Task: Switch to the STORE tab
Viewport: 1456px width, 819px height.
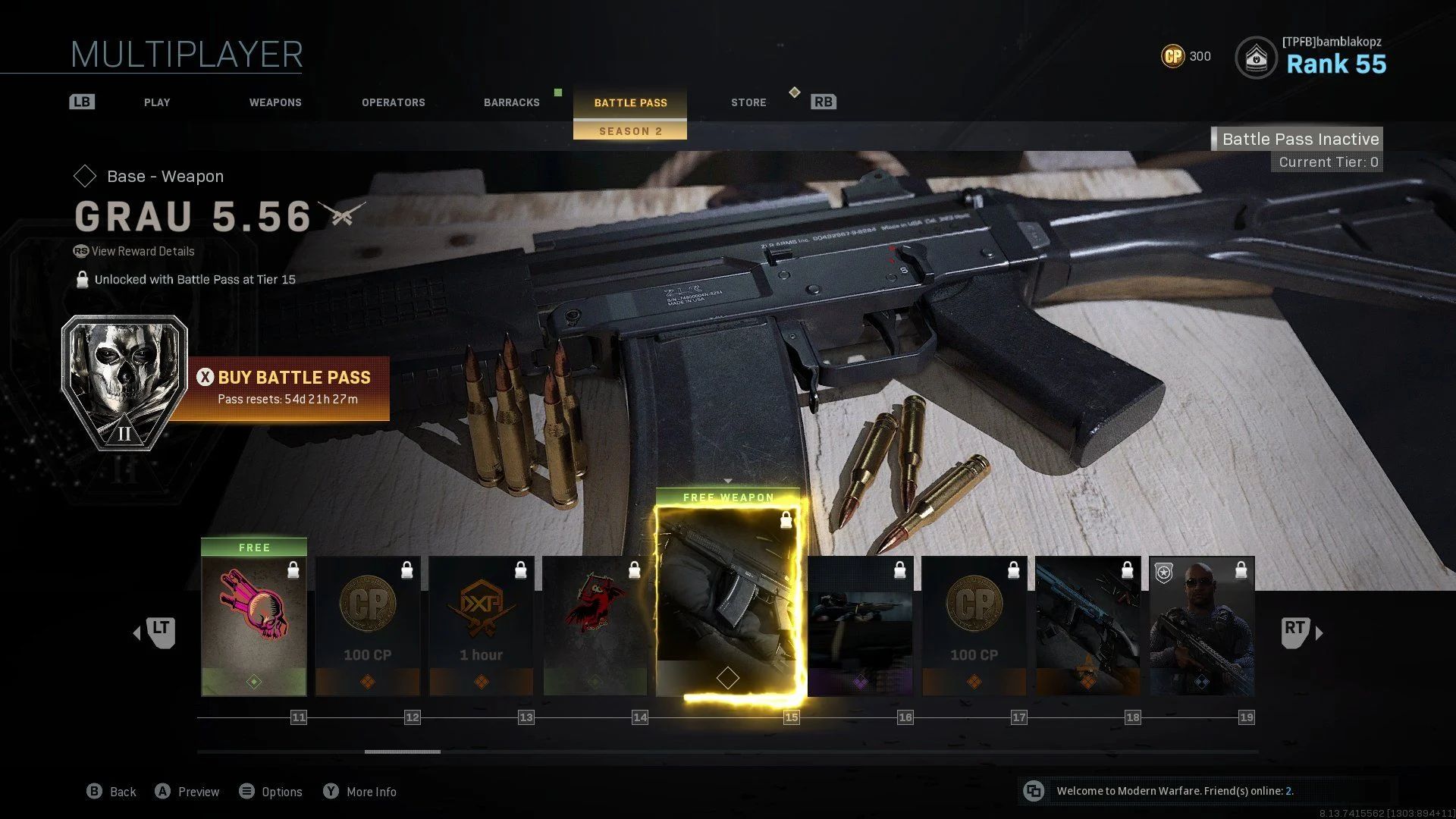Action: click(748, 102)
